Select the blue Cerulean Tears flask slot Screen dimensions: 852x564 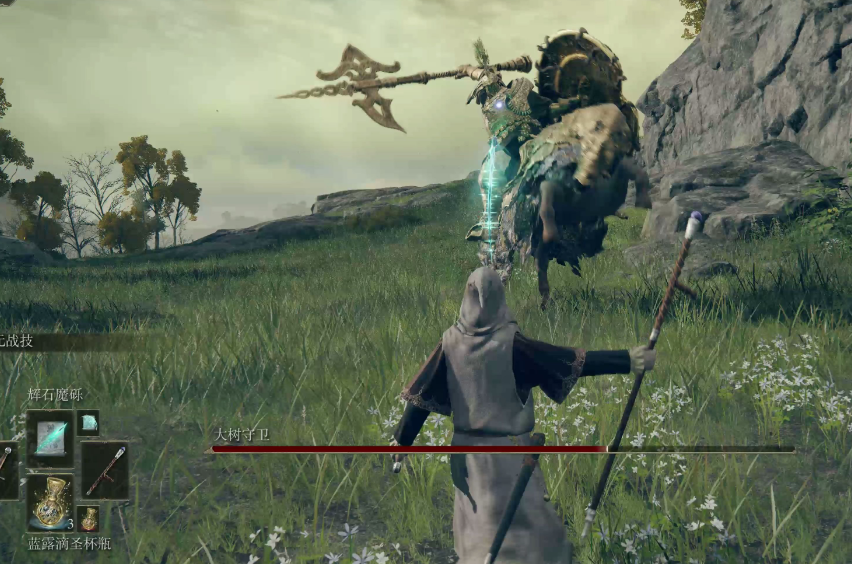tap(50, 502)
